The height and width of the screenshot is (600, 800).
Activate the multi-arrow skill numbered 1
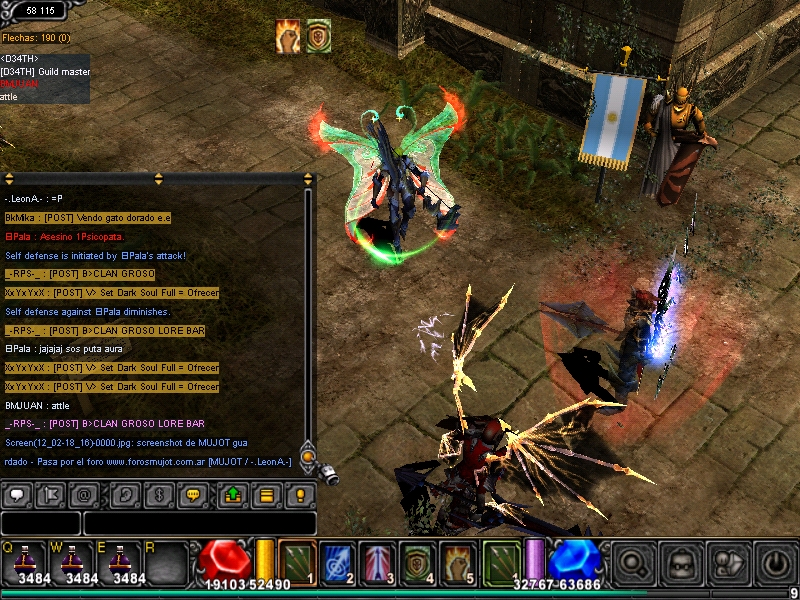(x=296, y=561)
